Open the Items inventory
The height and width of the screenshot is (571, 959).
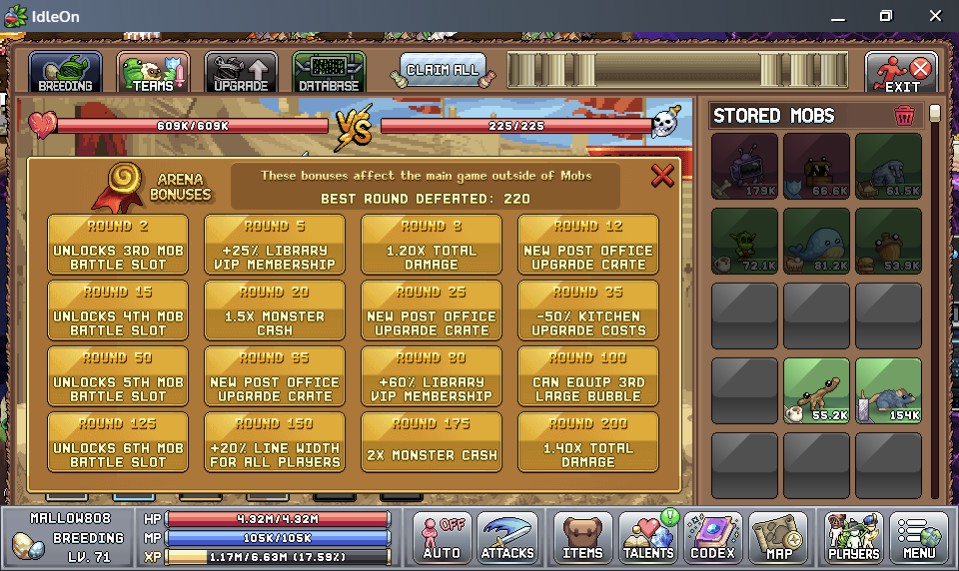582,537
